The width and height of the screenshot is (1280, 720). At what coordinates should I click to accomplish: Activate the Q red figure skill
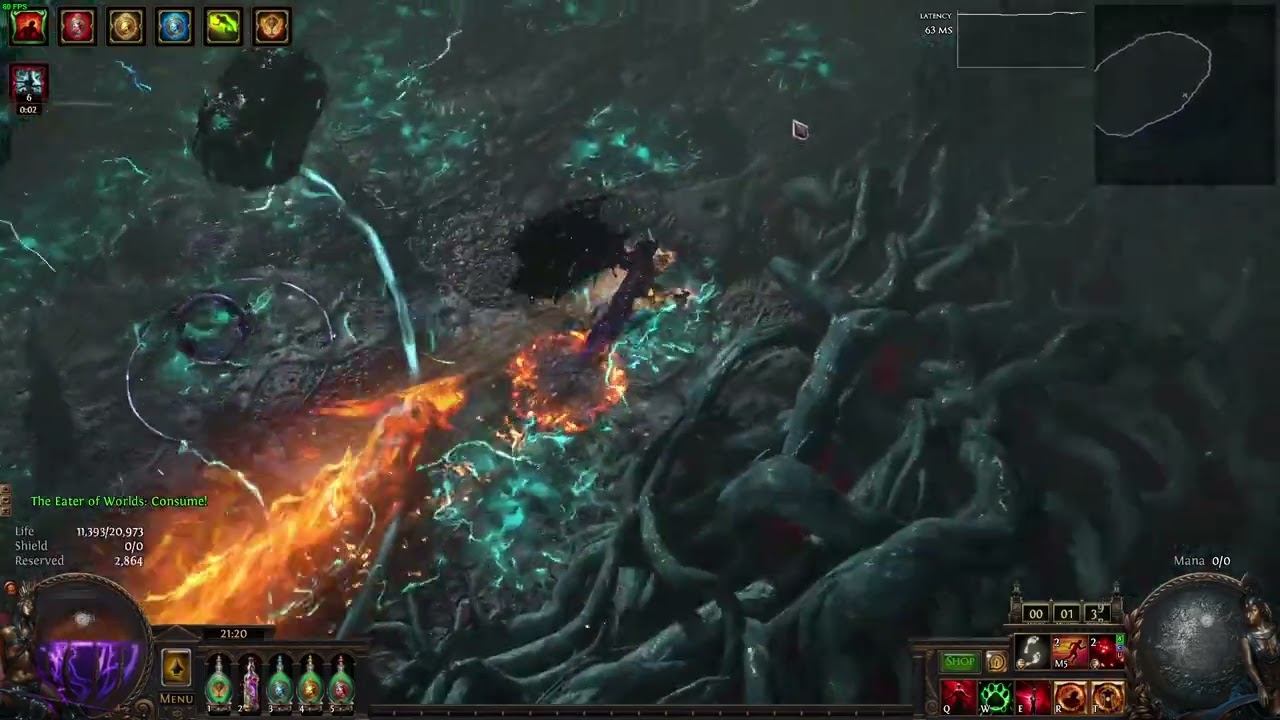958,696
